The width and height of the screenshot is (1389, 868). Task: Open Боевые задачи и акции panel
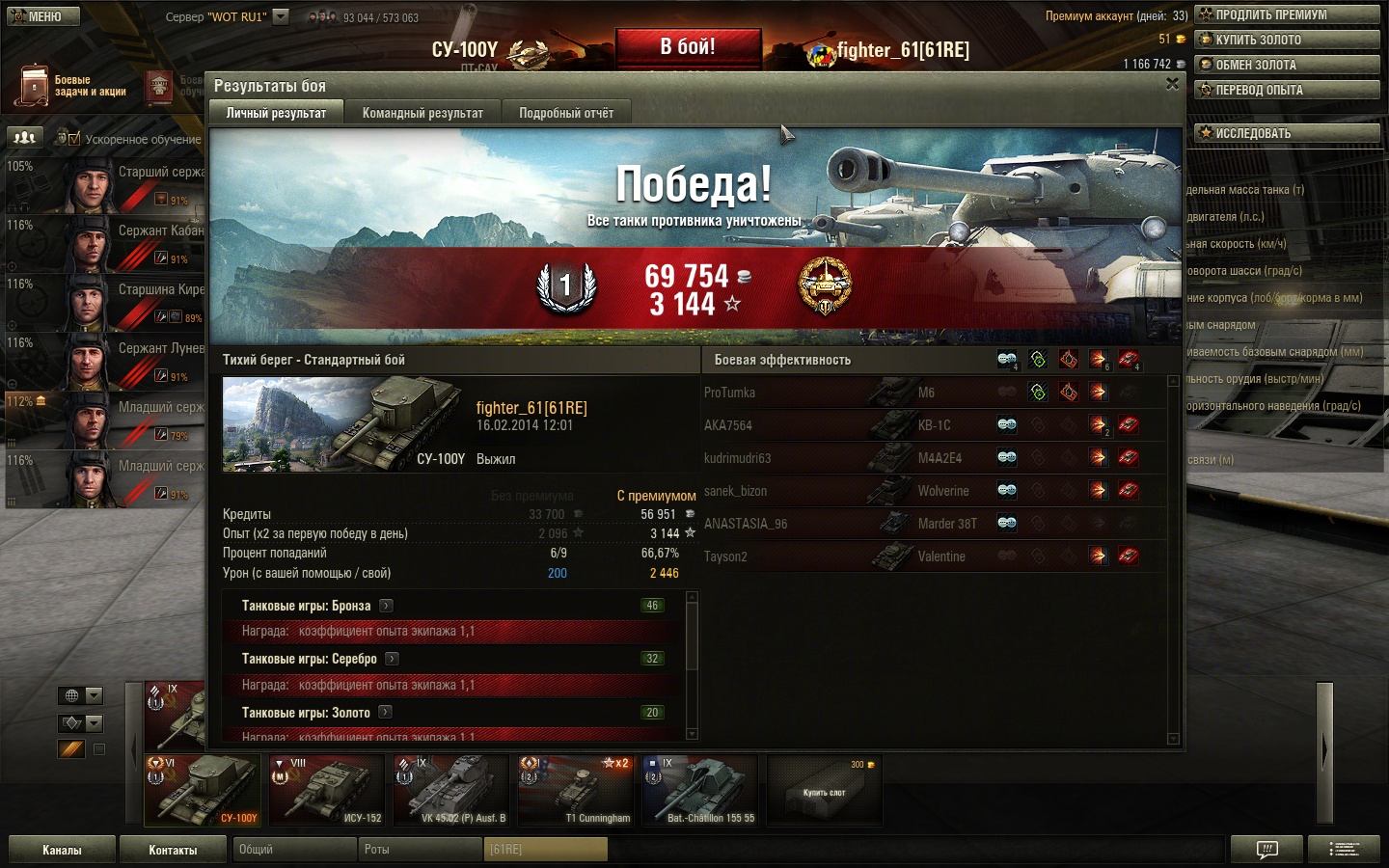pyautogui.click(x=72, y=87)
